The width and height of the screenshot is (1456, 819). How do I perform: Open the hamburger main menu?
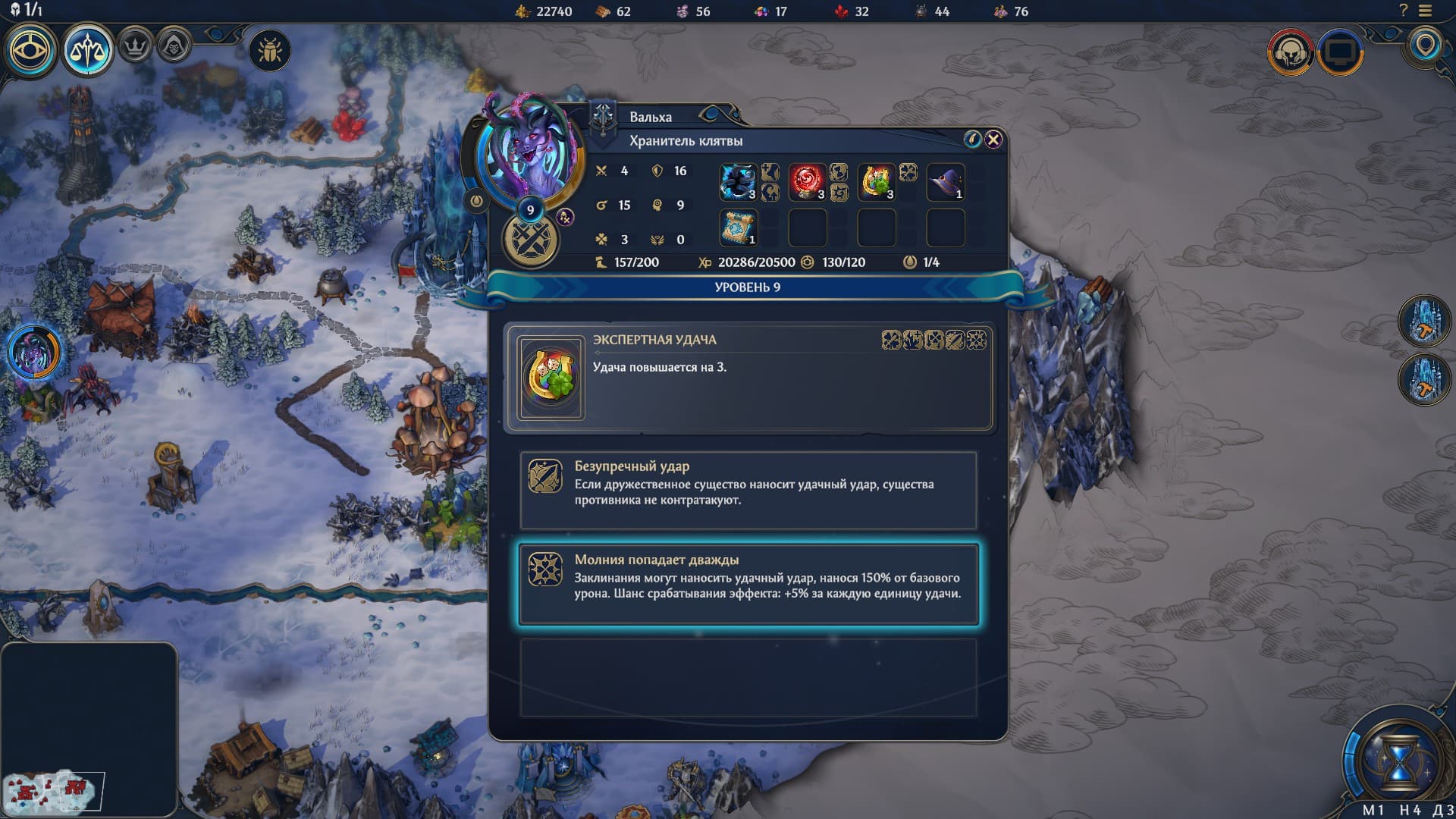point(1426,11)
